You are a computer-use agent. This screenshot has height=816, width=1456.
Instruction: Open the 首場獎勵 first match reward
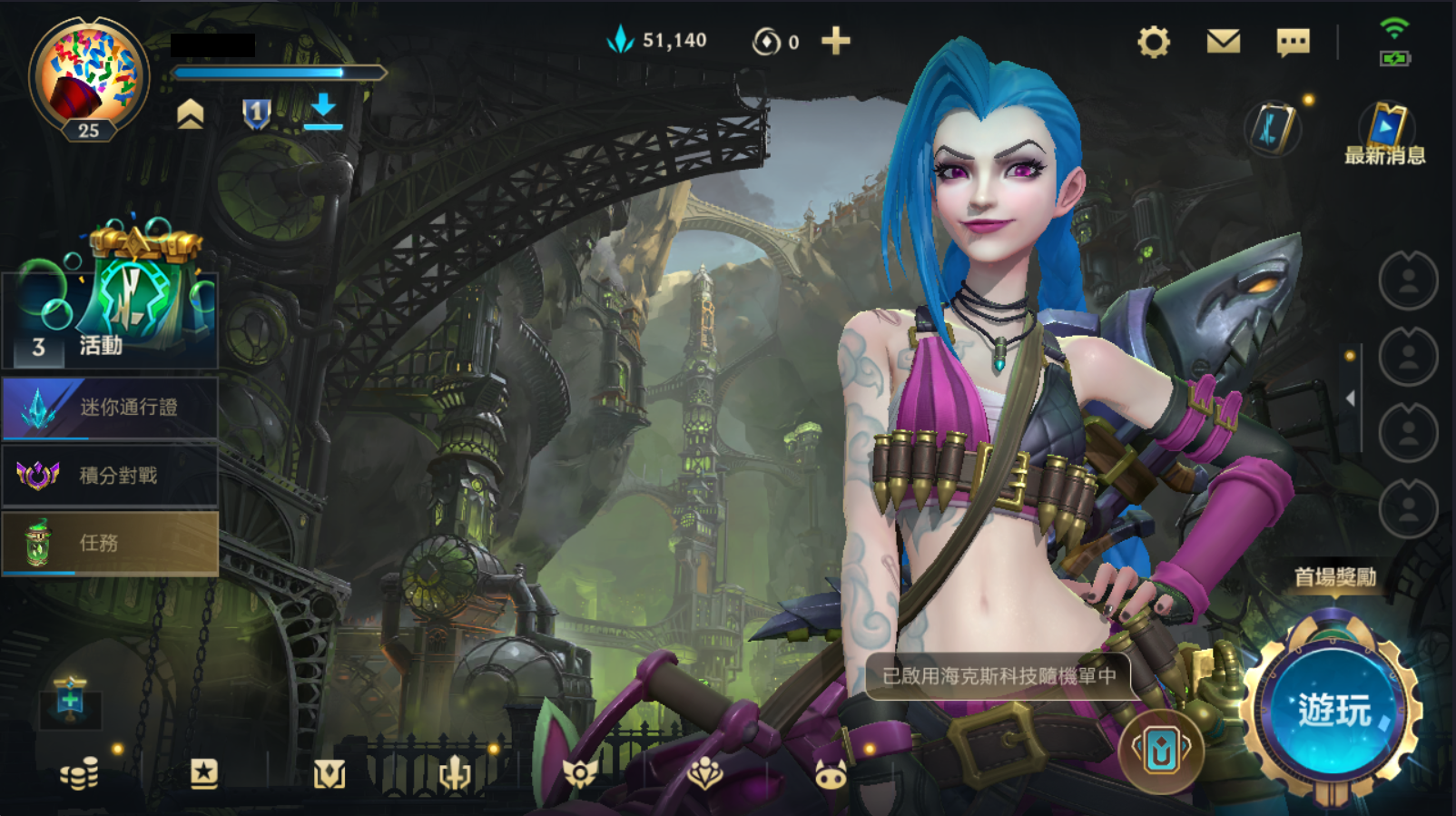(1334, 577)
